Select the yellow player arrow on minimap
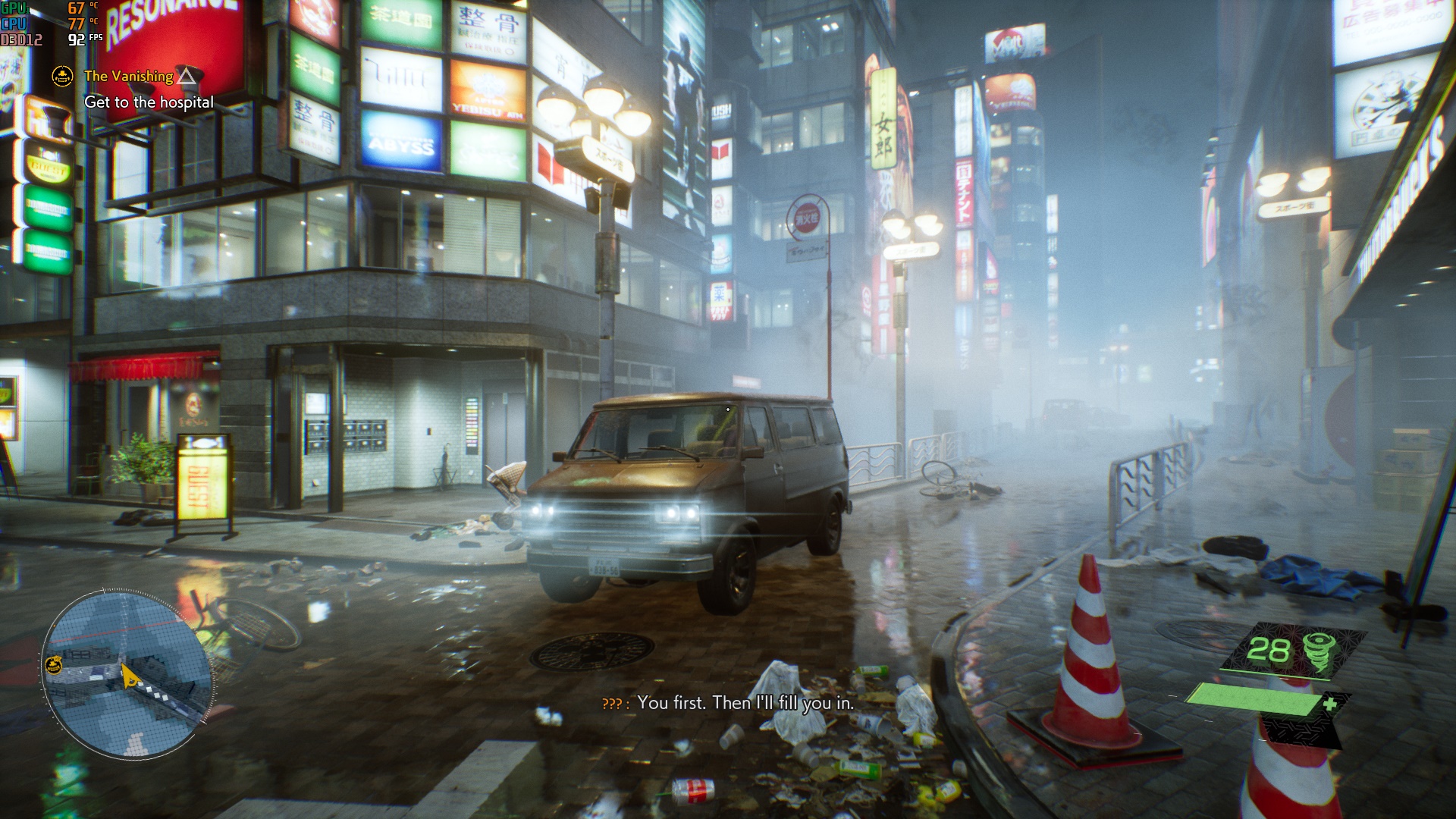The image size is (1456, 819). pos(130,675)
